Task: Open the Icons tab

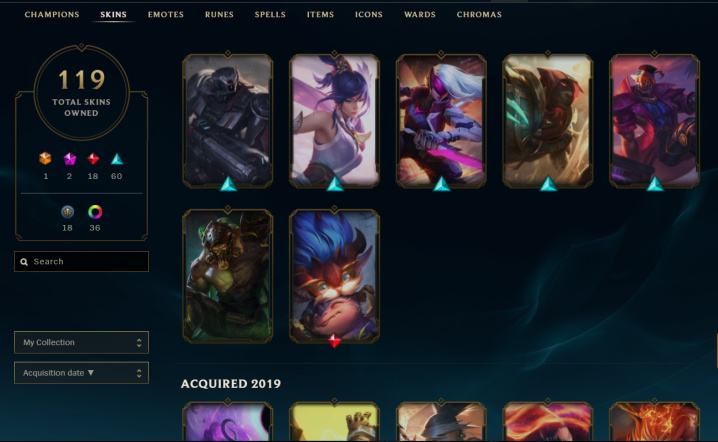Action: click(369, 15)
